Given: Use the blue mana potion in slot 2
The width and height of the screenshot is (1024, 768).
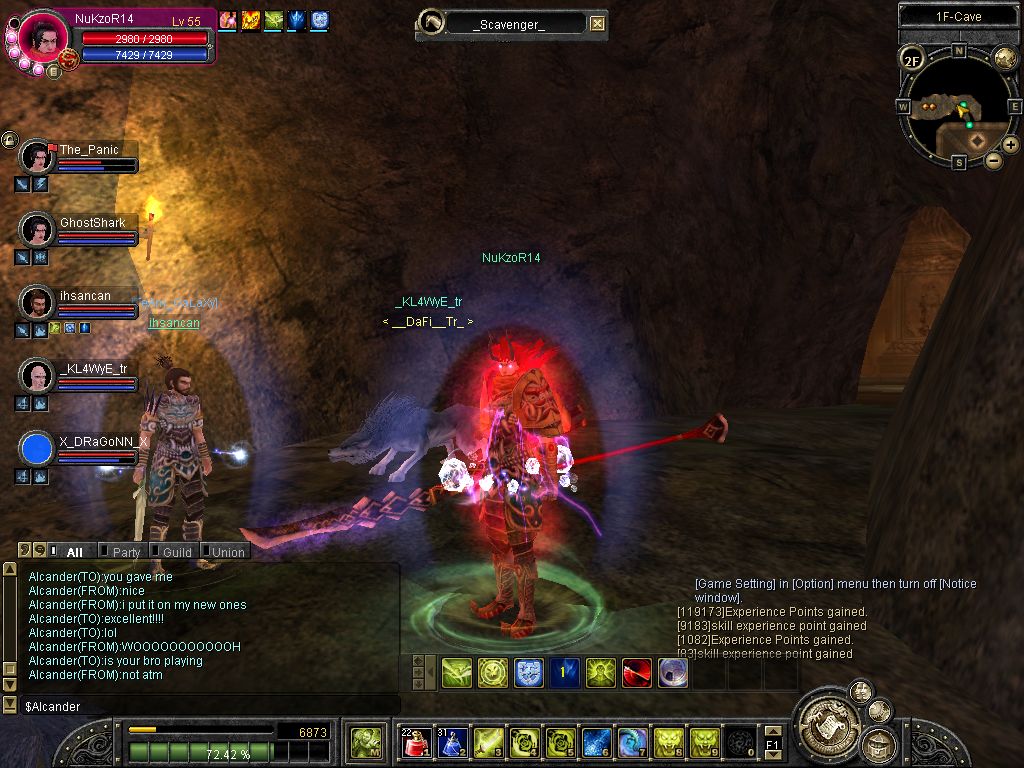Looking at the screenshot, I should point(452,742).
